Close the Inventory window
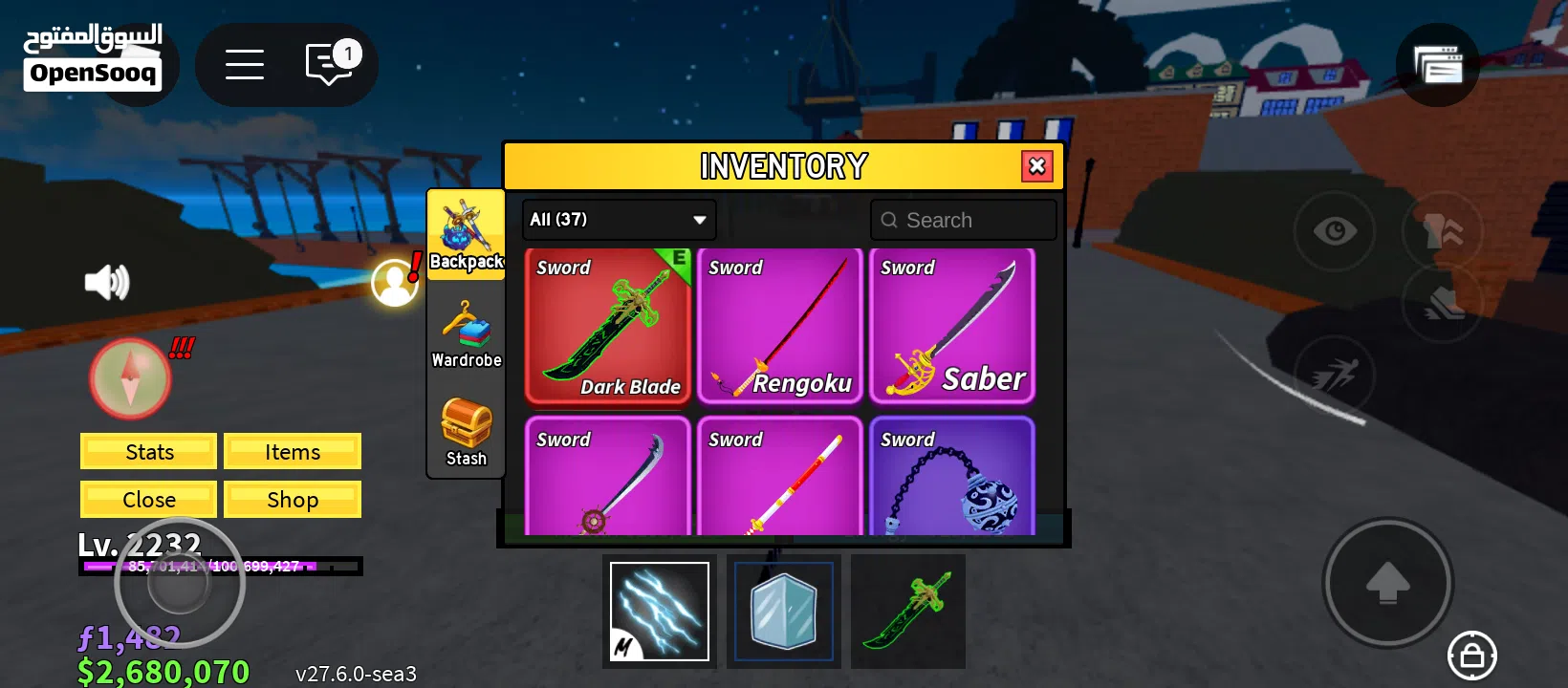The height and width of the screenshot is (688, 1568). [x=1036, y=166]
